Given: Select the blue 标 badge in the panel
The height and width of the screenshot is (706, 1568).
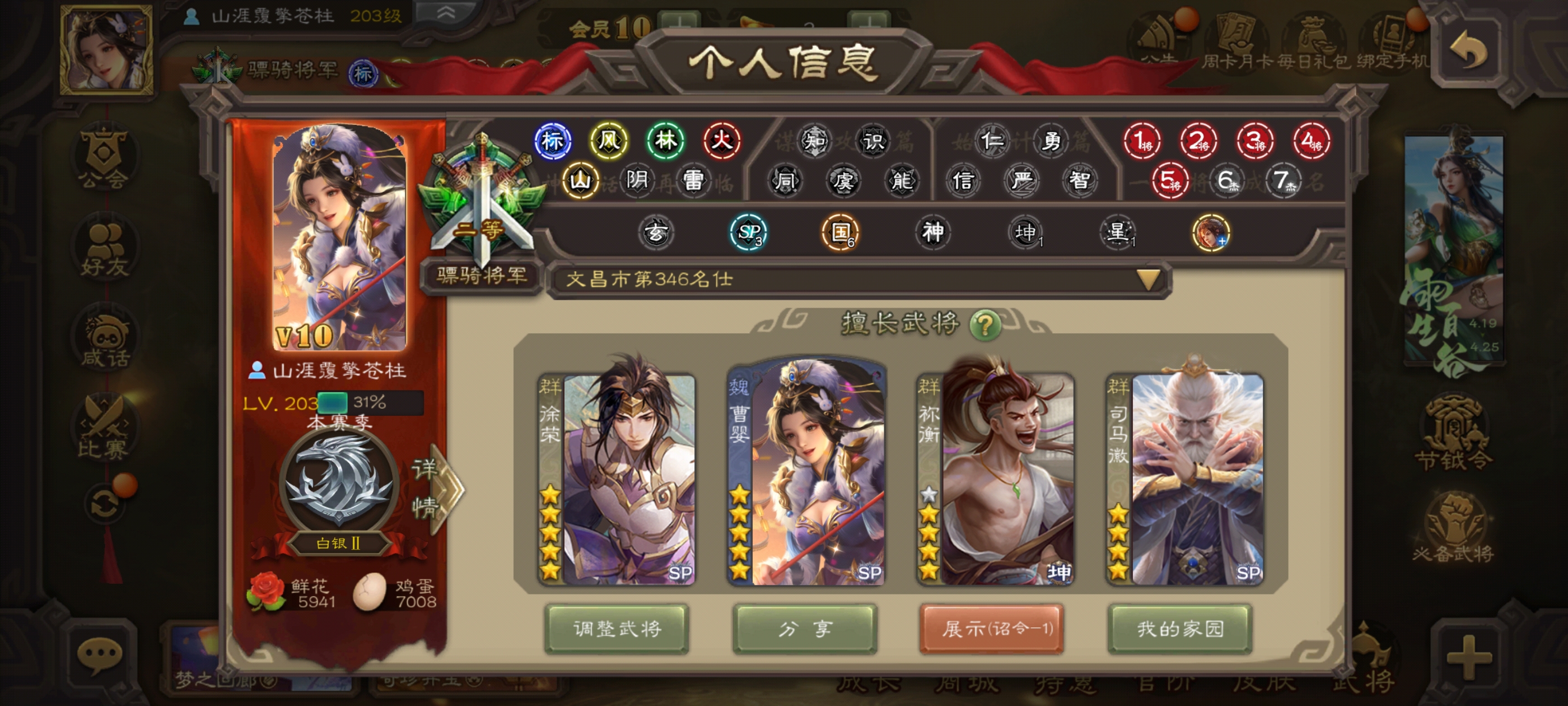Looking at the screenshot, I should pos(552,141).
